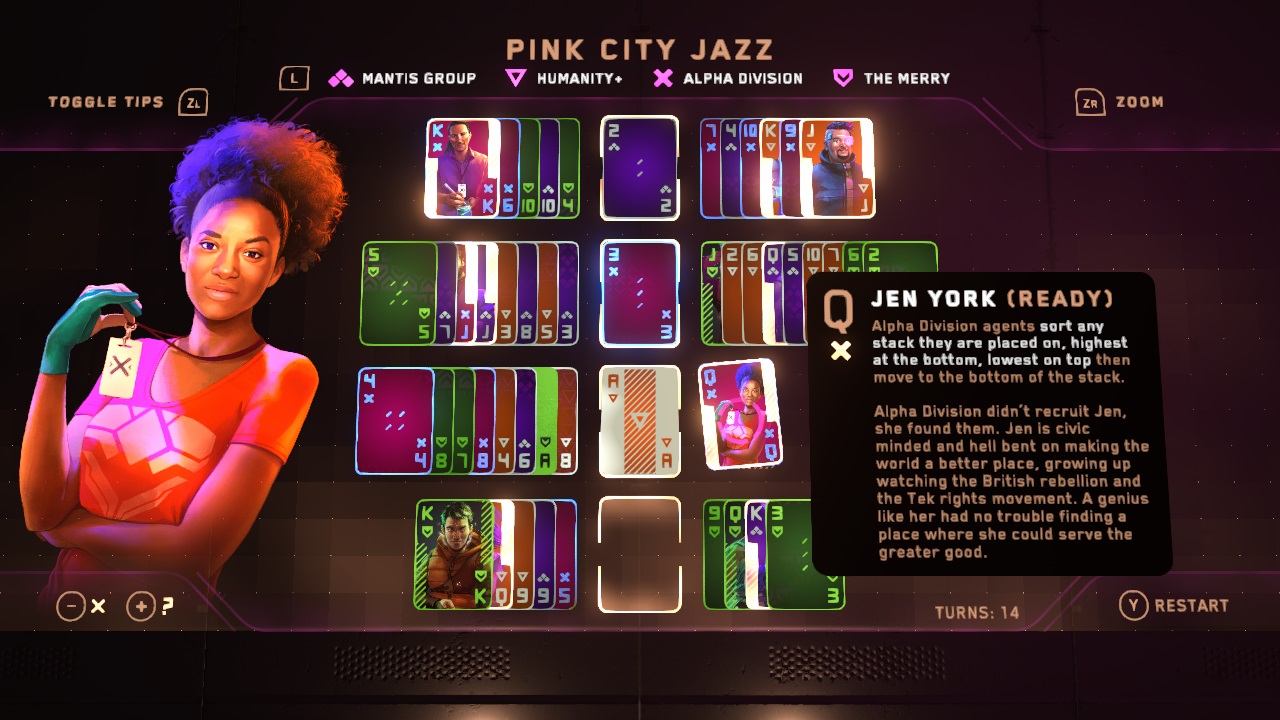Select the Jen York Queen card
The height and width of the screenshot is (720, 1280).
739,414
